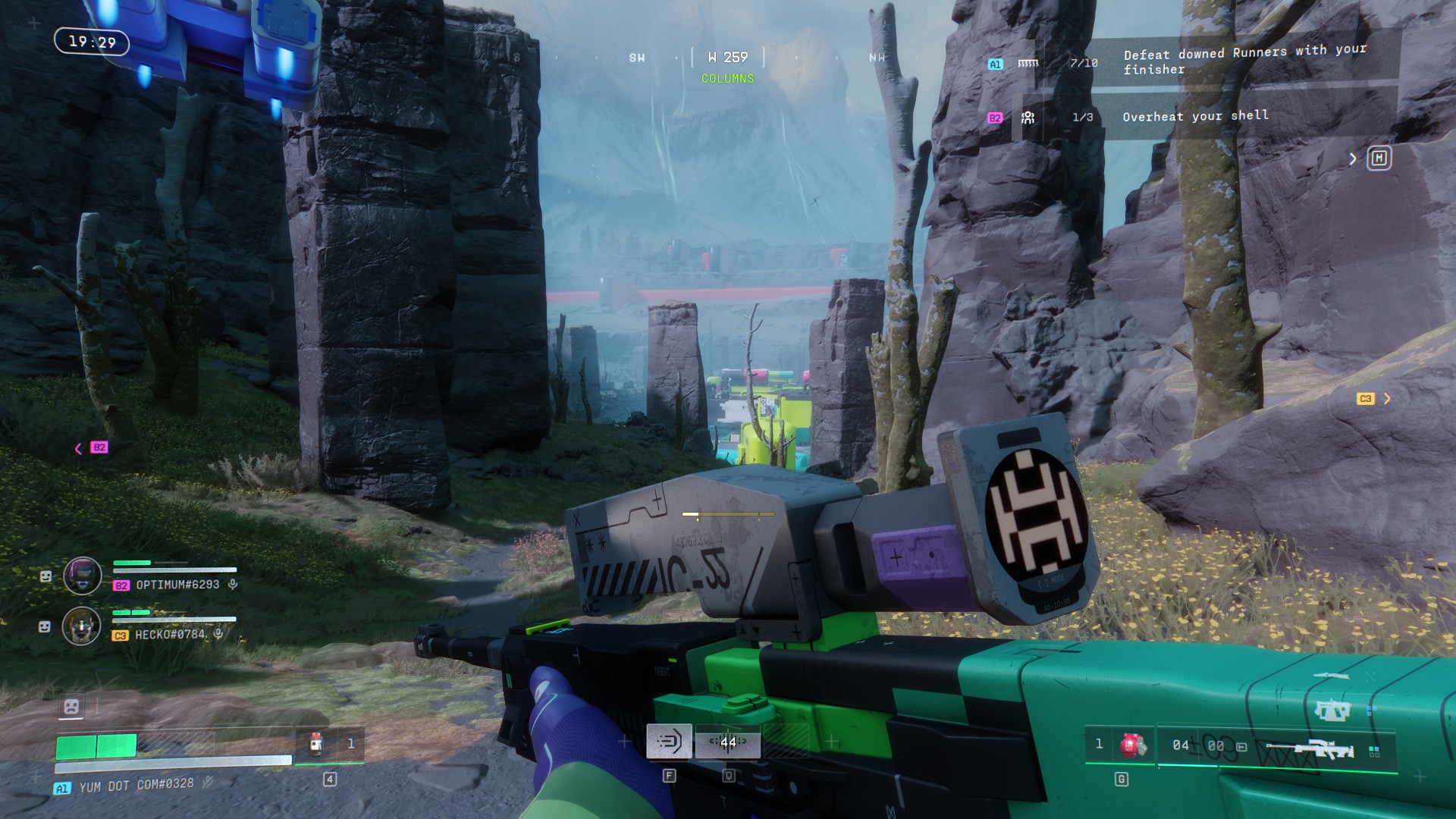
Task: Click the squad icon beside Overheat your shell
Action: click(x=1027, y=116)
